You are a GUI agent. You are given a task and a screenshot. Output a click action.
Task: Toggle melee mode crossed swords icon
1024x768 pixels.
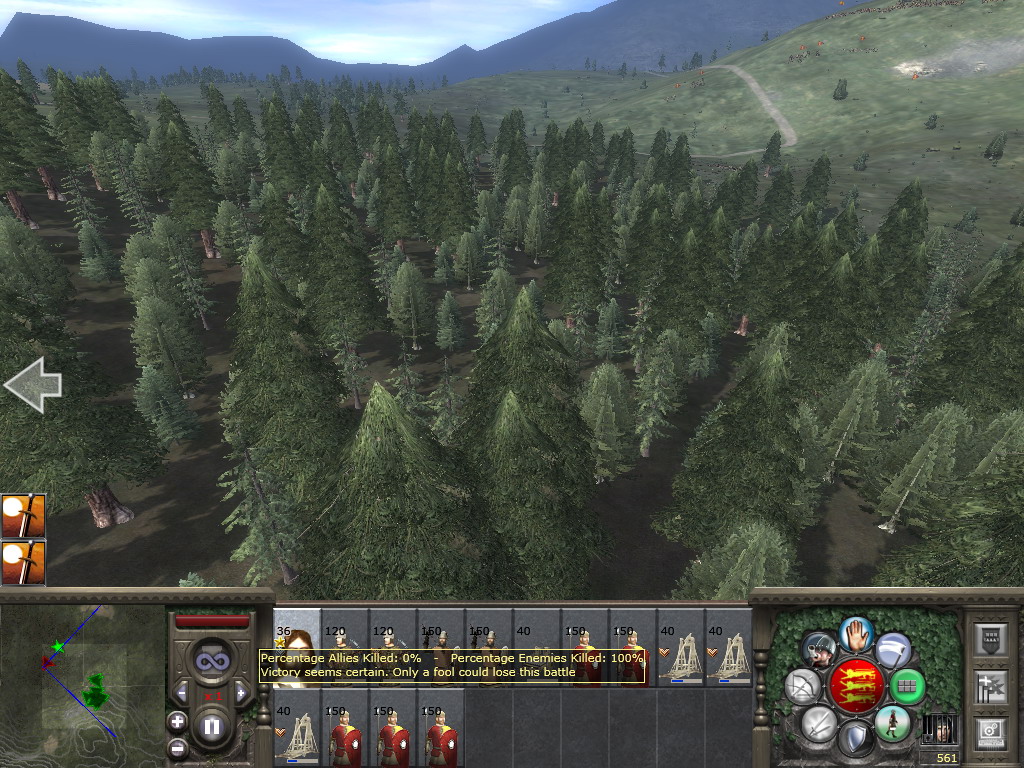tap(819, 723)
